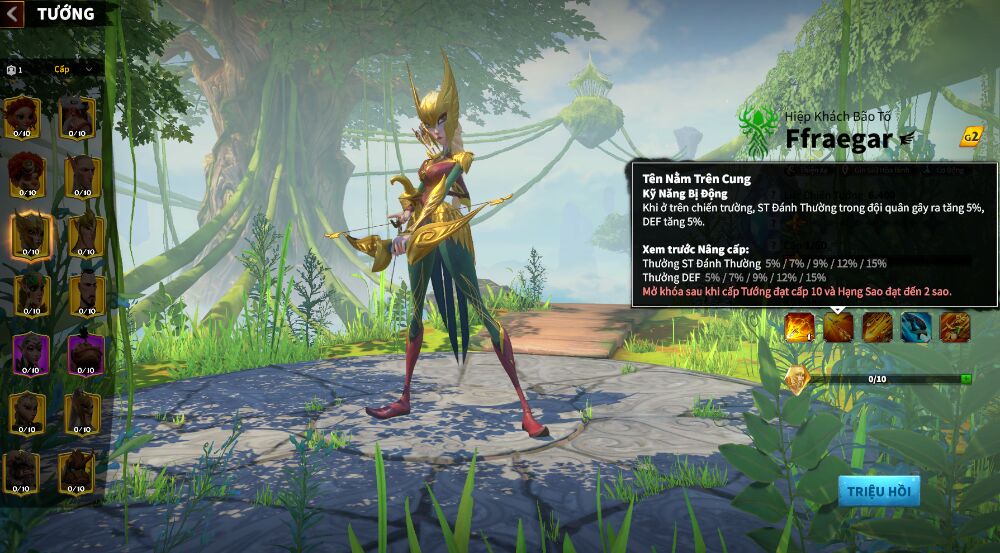Image resolution: width=1000 pixels, height=553 pixels.
Task: View the third skill with orange streaks
Action: (x=877, y=327)
